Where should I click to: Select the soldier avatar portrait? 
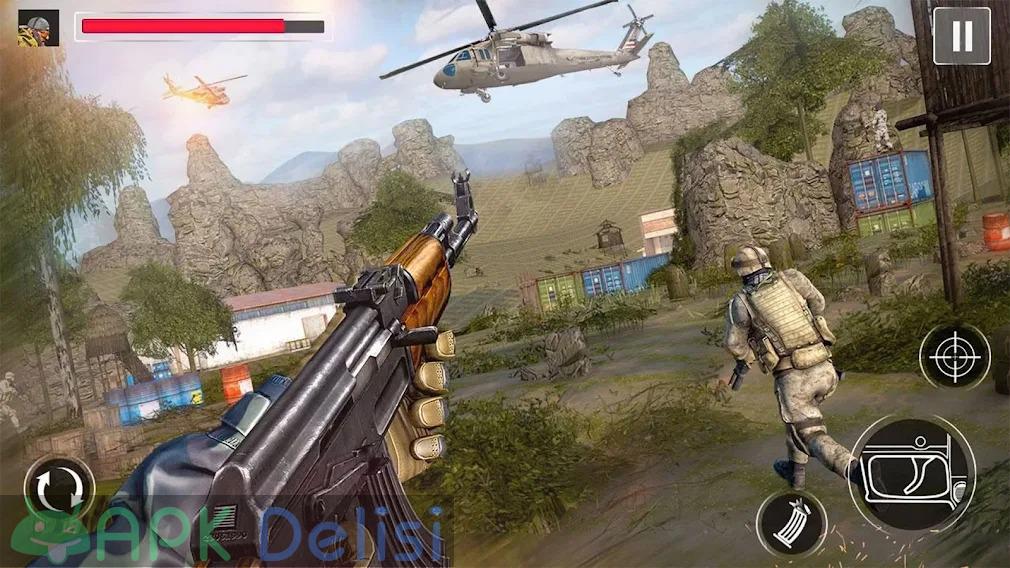38,27
